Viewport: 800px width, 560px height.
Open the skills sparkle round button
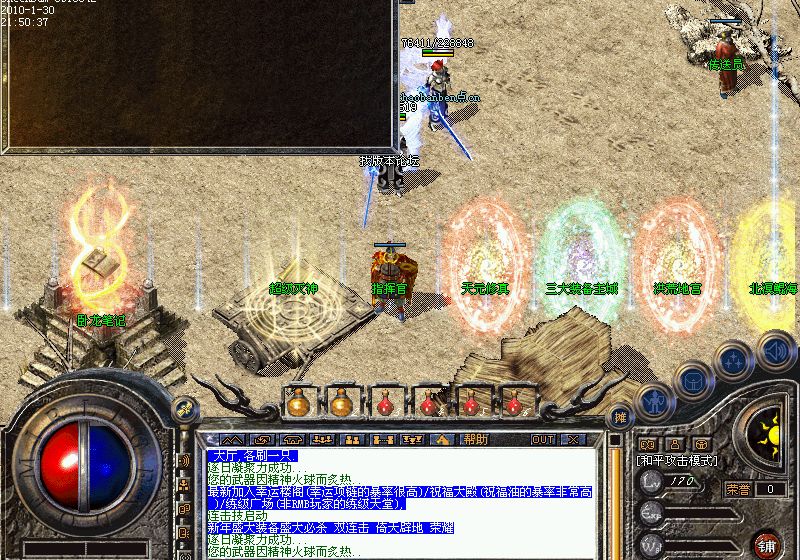pos(733,360)
